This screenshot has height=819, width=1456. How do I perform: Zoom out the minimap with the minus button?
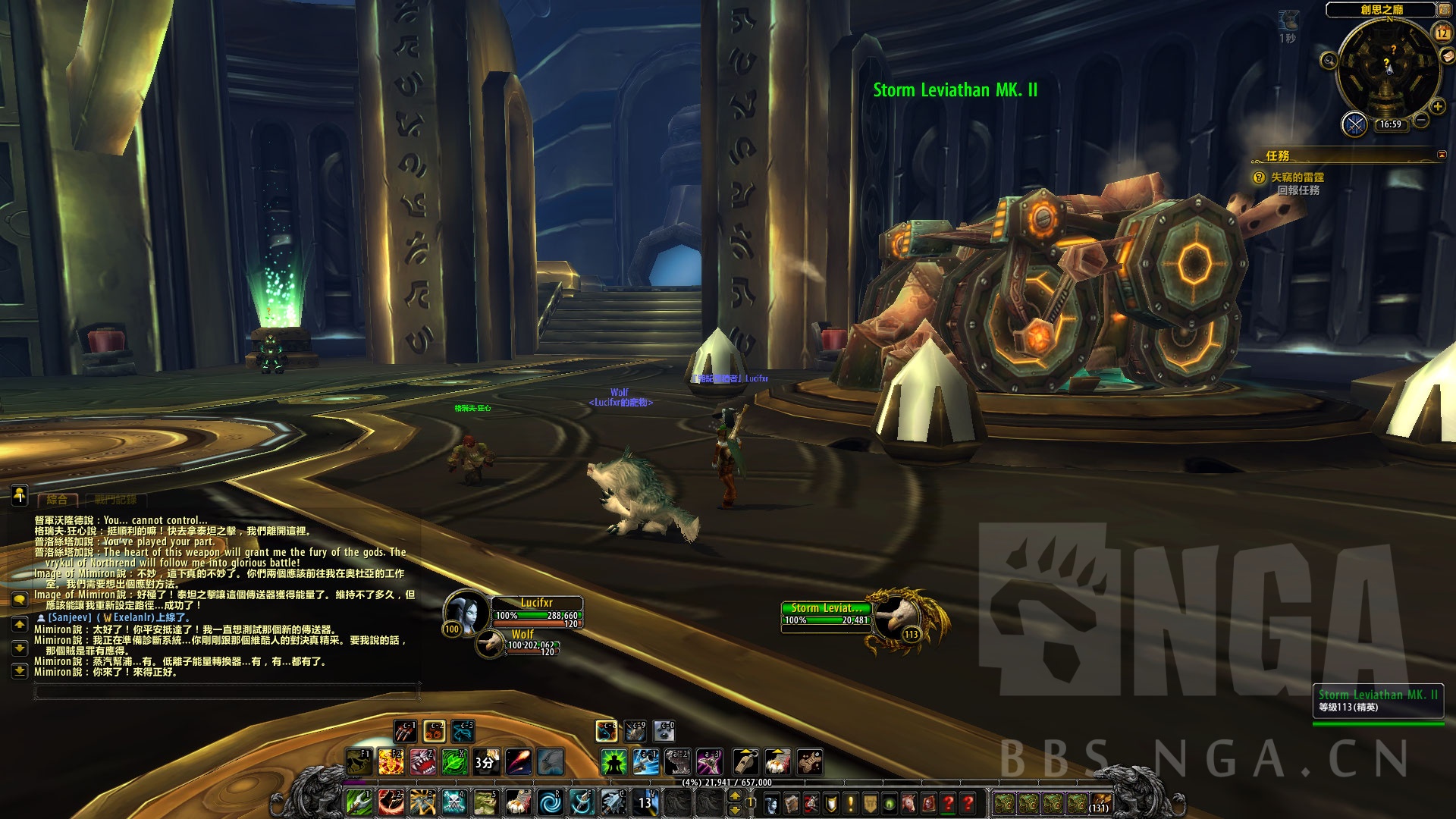[x=1421, y=120]
